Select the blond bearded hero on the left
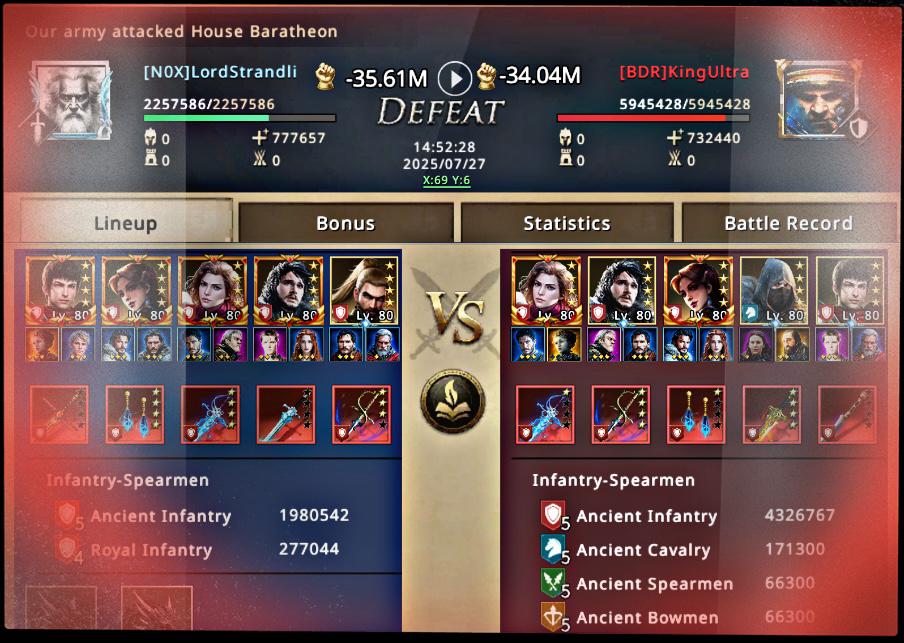904x643 pixels. pyautogui.click(x=363, y=290)
